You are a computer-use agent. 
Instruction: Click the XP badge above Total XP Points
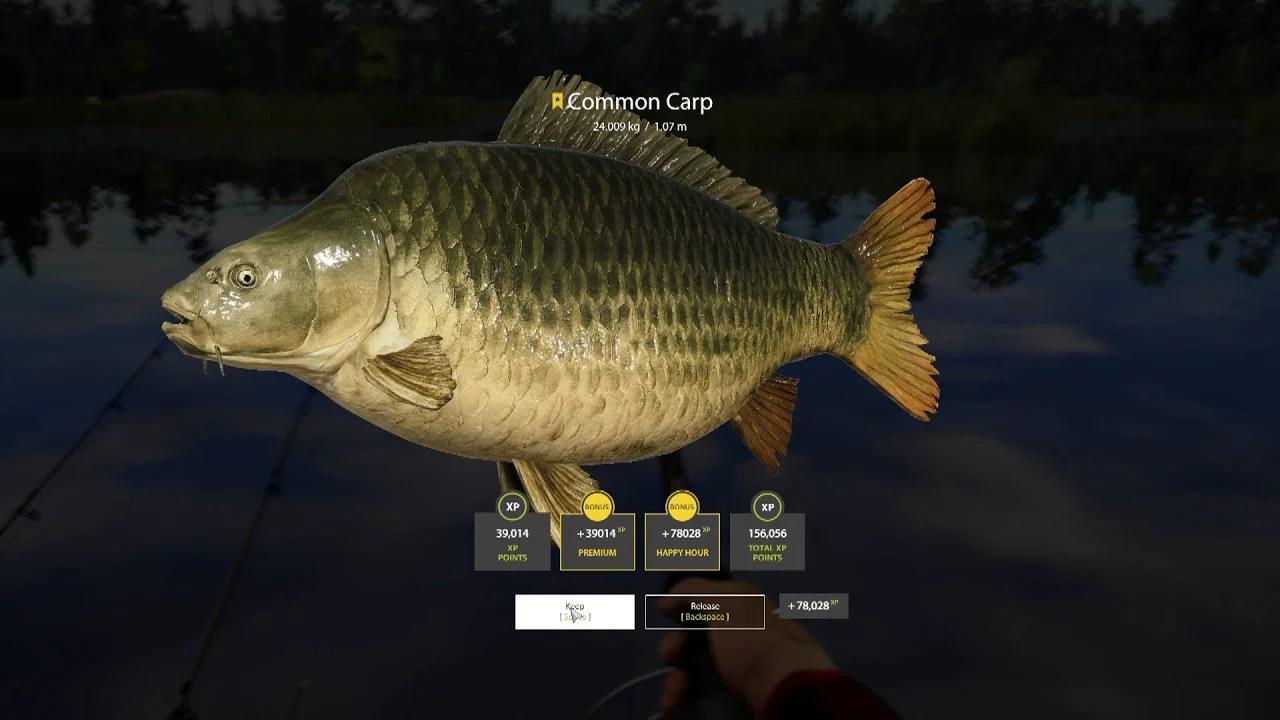pyautogui.click(x=767, y=507)
